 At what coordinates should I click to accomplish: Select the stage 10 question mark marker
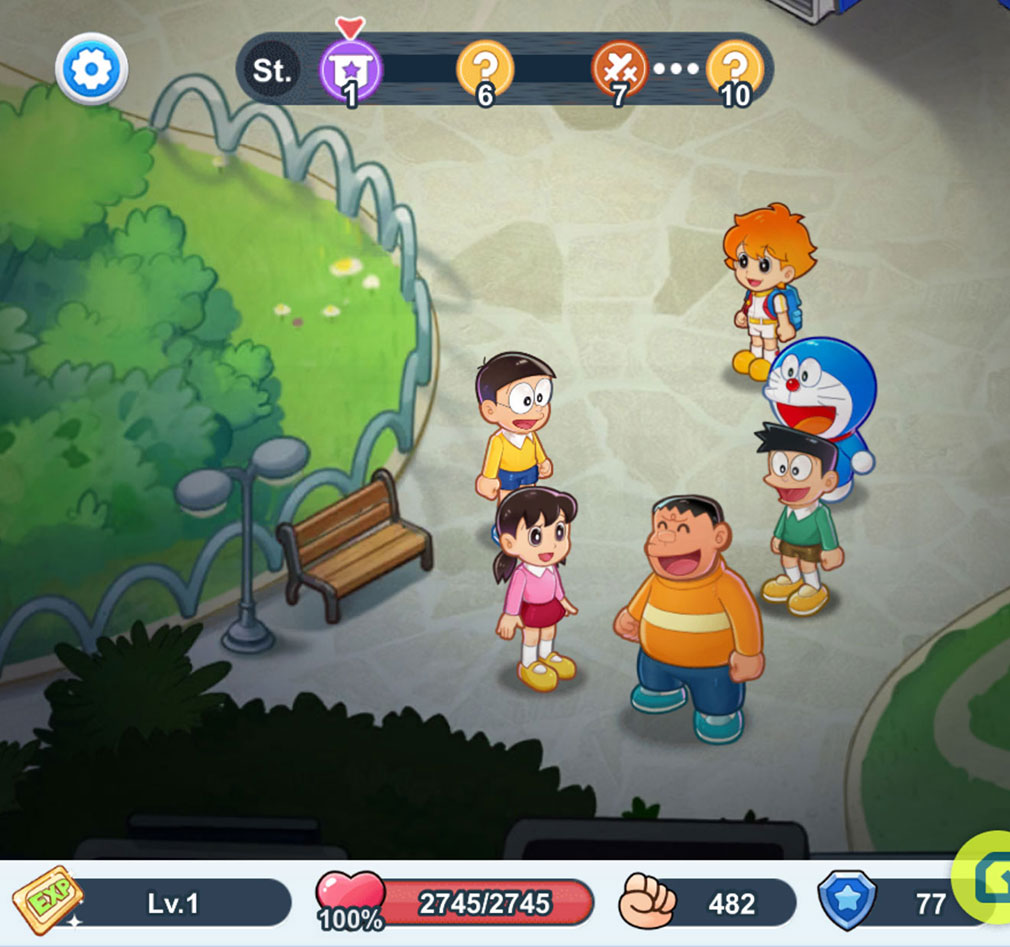pyautogui.click(x=735, y=70)
